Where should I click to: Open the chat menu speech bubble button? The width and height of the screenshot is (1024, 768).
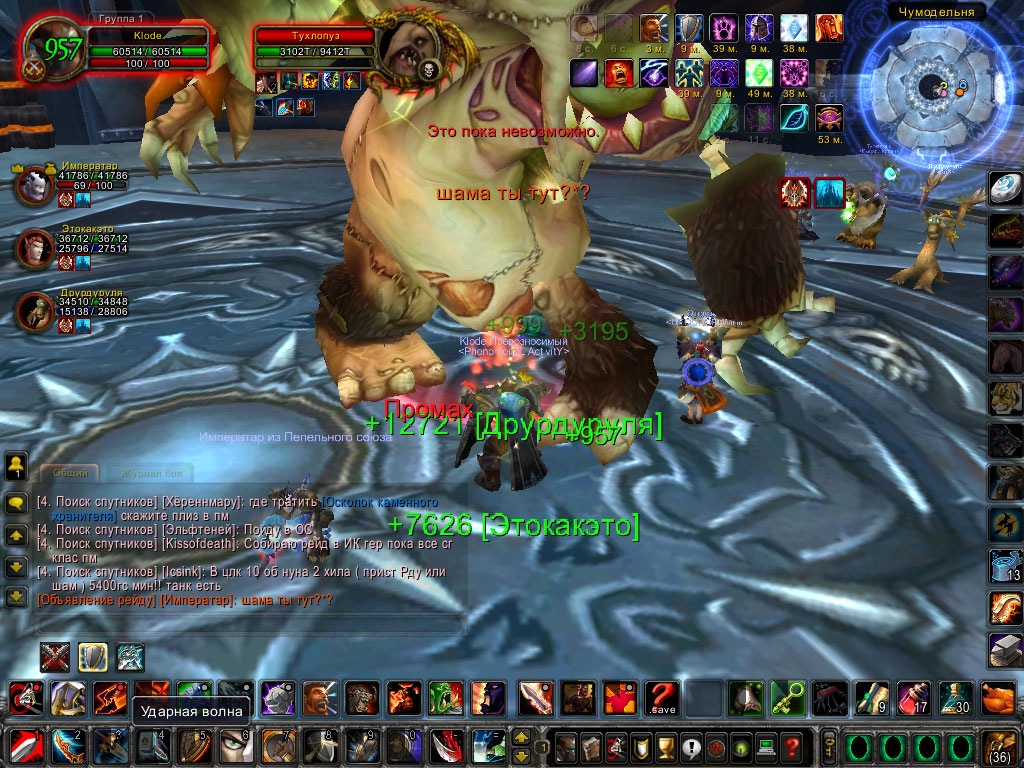point(16,501)
